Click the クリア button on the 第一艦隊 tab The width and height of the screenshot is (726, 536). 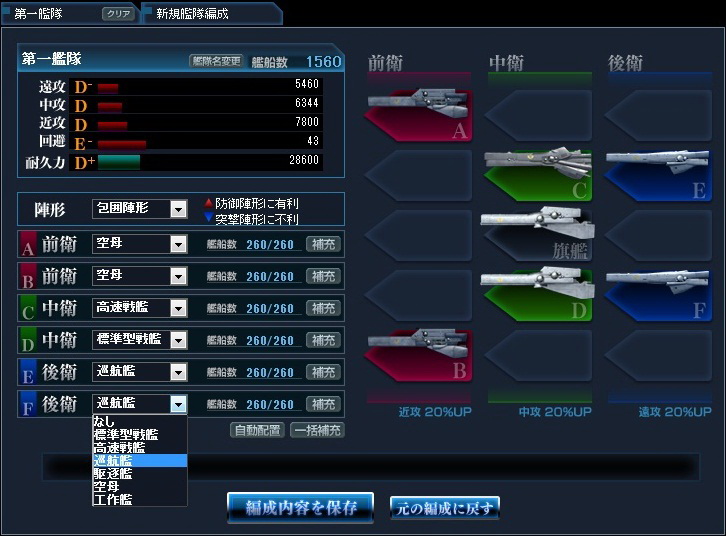118,14
